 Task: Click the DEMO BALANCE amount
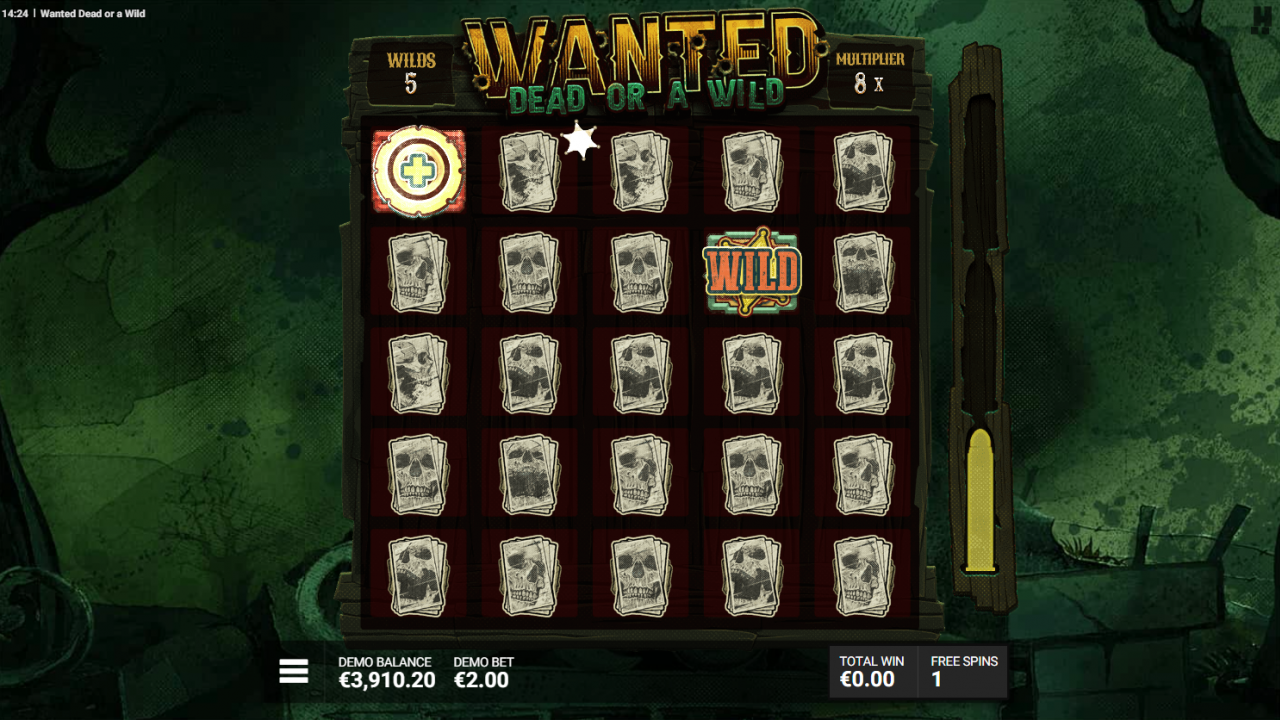pos(385,680)
